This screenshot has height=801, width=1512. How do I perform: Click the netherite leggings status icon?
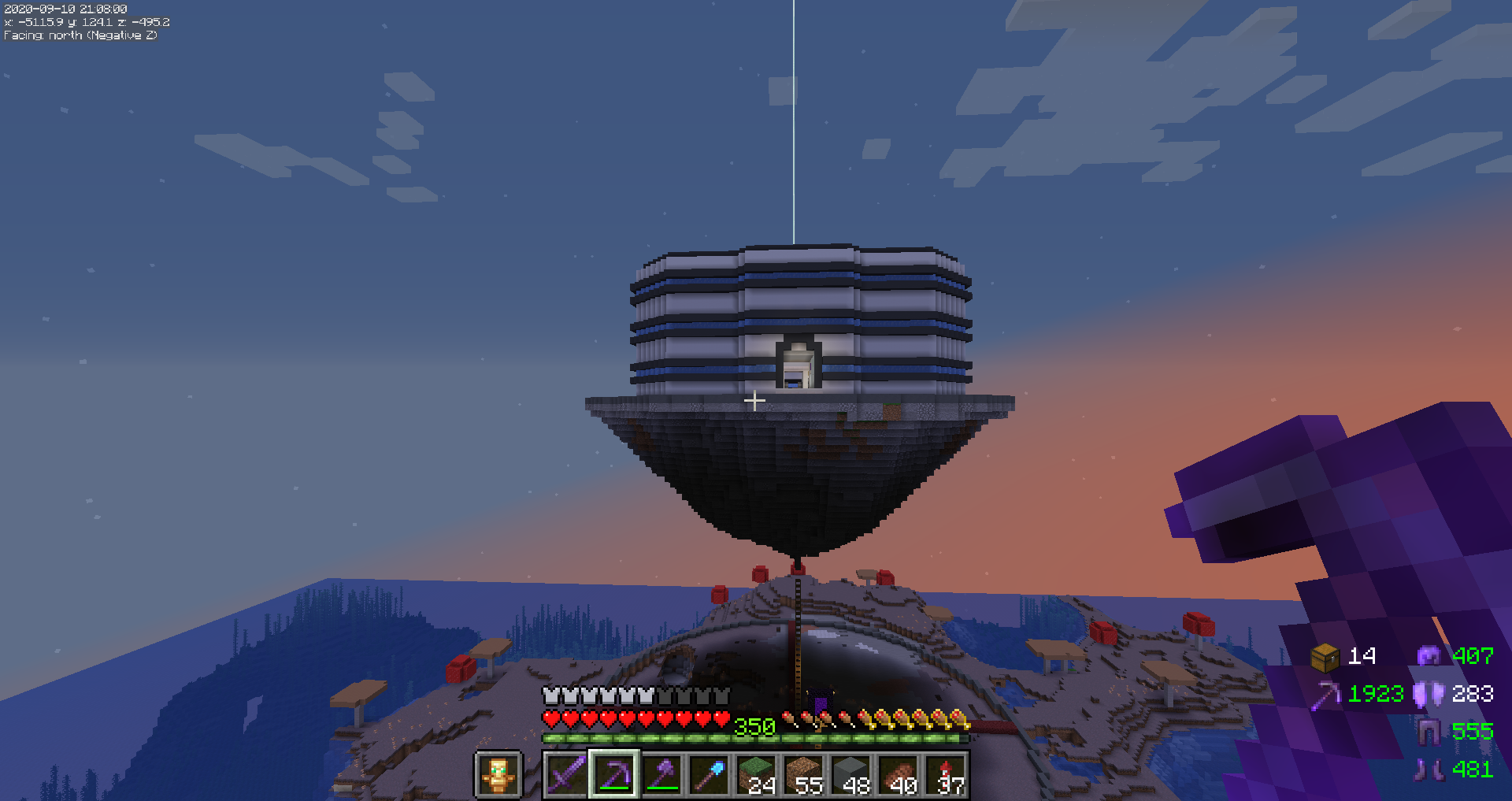click(1428, 732)
